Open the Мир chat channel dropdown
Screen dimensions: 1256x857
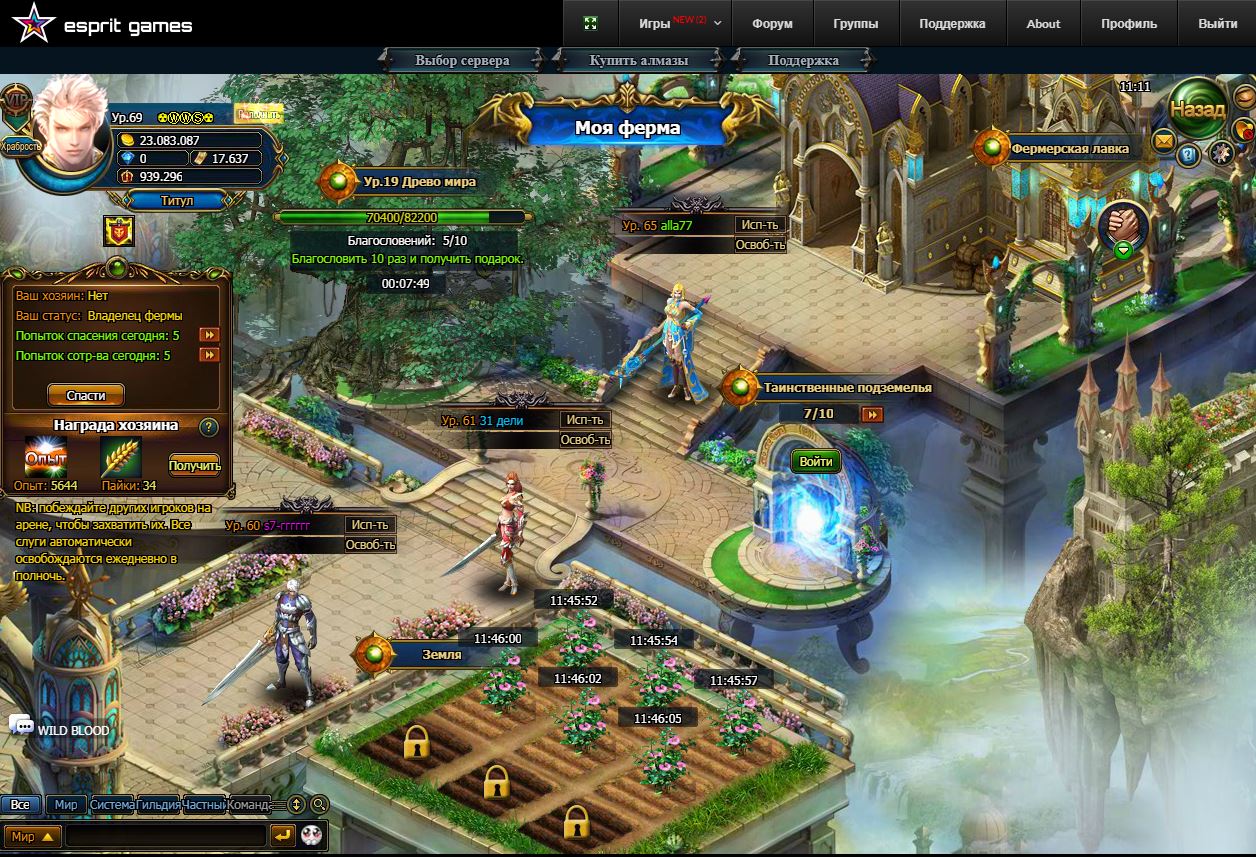point(32,835)
